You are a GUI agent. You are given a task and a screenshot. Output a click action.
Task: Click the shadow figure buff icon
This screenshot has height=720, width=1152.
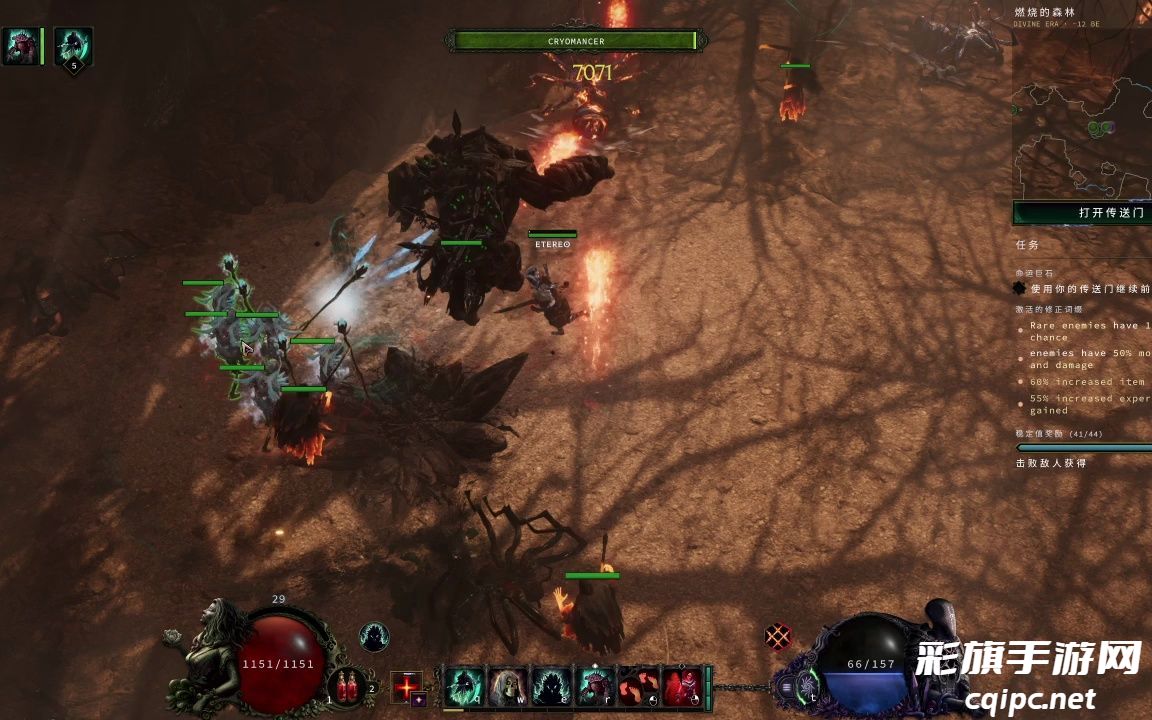pyautogui.click(x=374, y=637)
